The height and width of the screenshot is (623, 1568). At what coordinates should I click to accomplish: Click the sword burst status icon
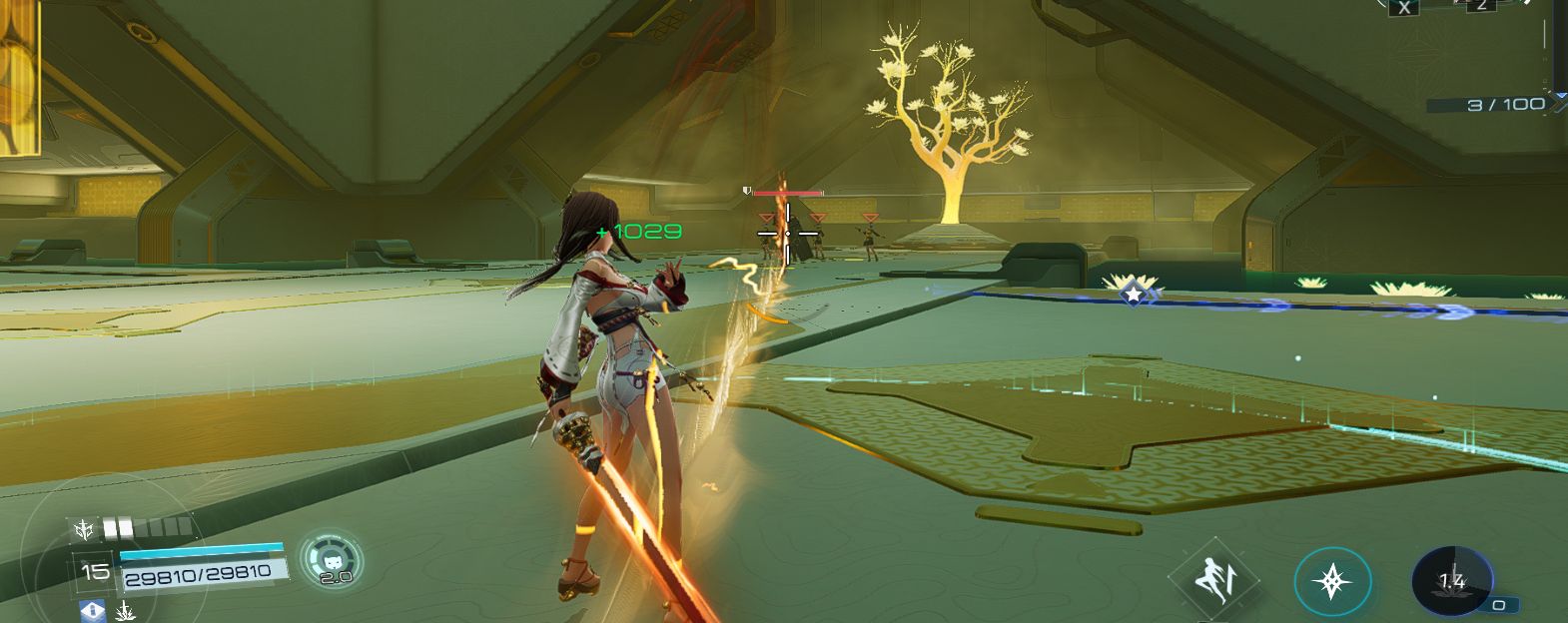(x=126, y=610)
